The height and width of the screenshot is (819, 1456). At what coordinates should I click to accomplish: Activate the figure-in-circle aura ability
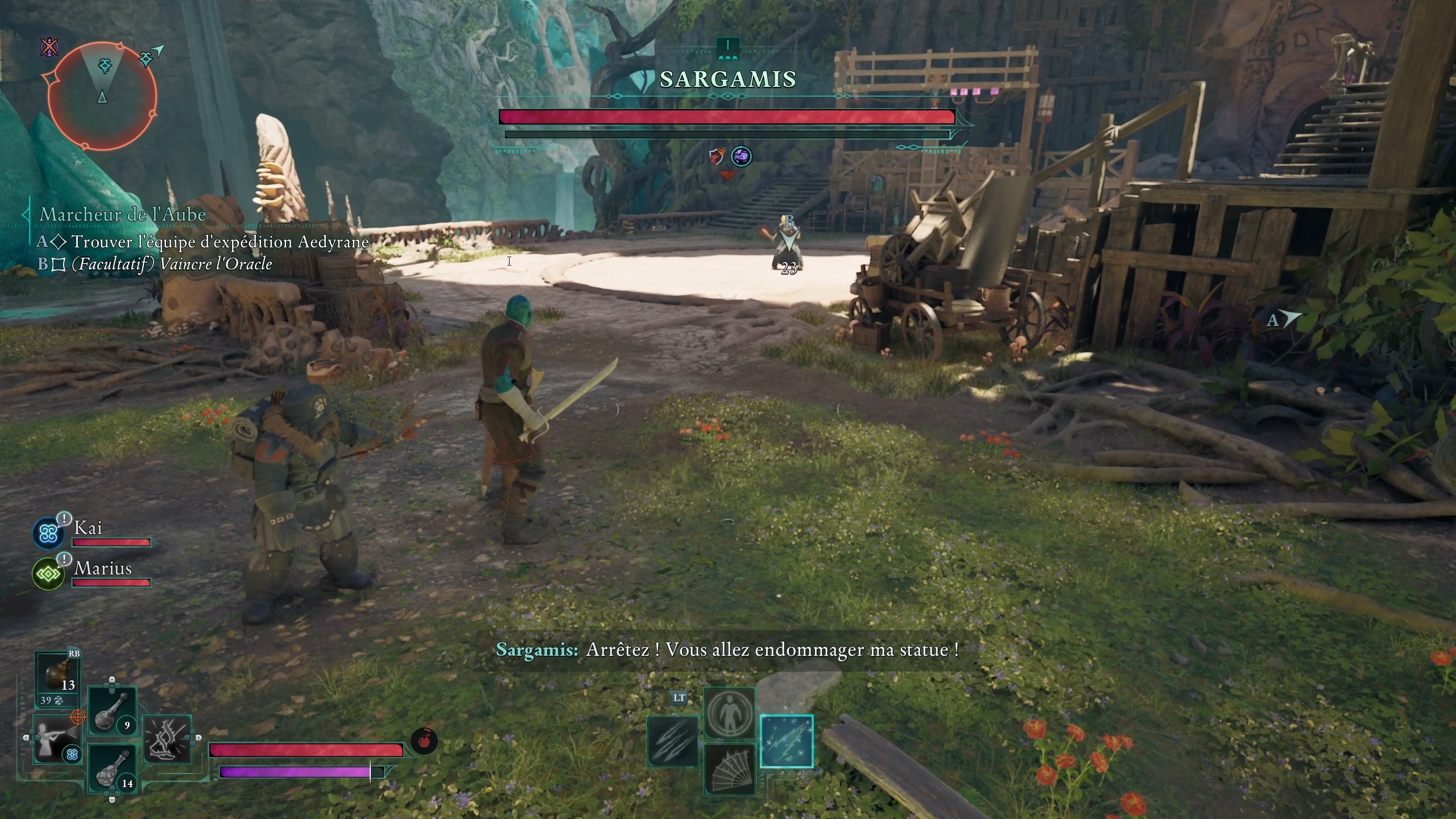point(730,712)
